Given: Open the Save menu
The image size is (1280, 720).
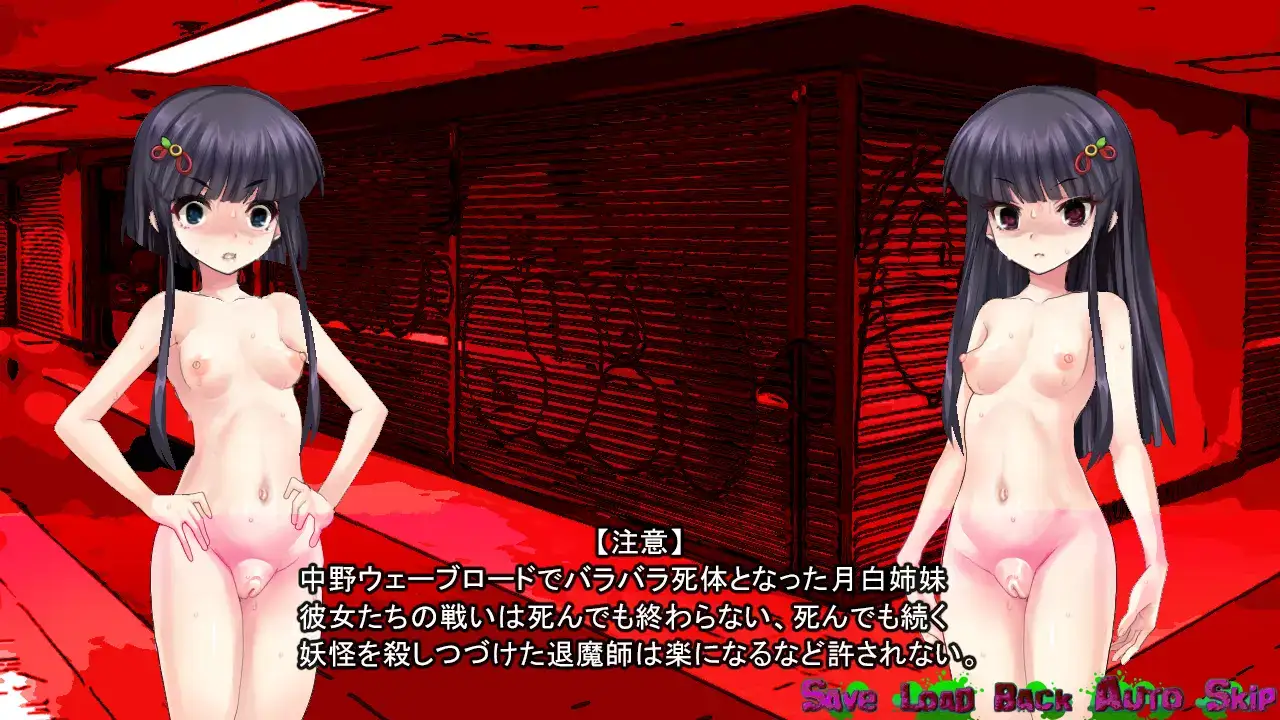Looking at the screenshot, I should 840,696.
